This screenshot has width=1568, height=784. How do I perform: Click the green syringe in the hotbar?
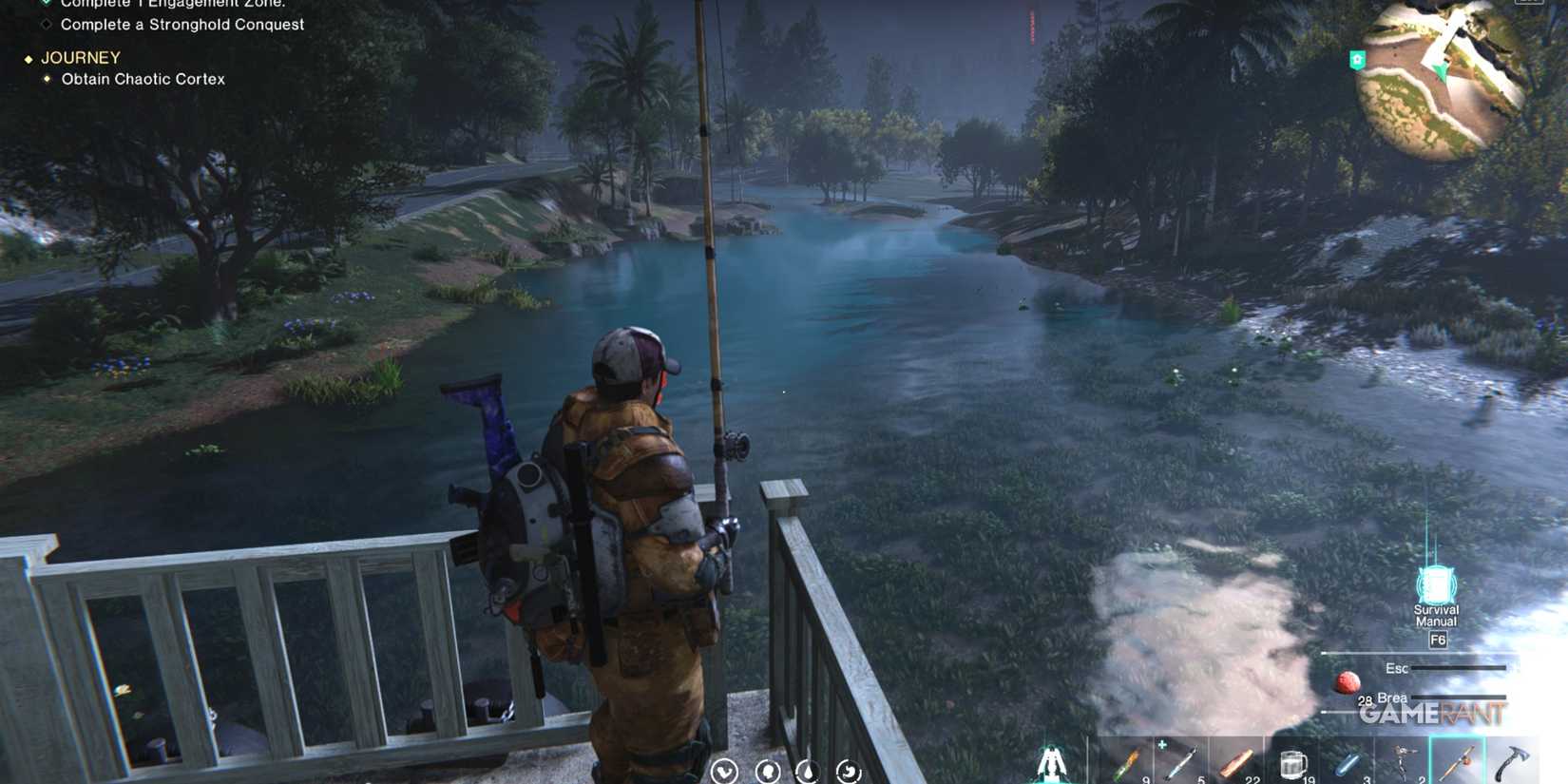tap(1129, 762)
